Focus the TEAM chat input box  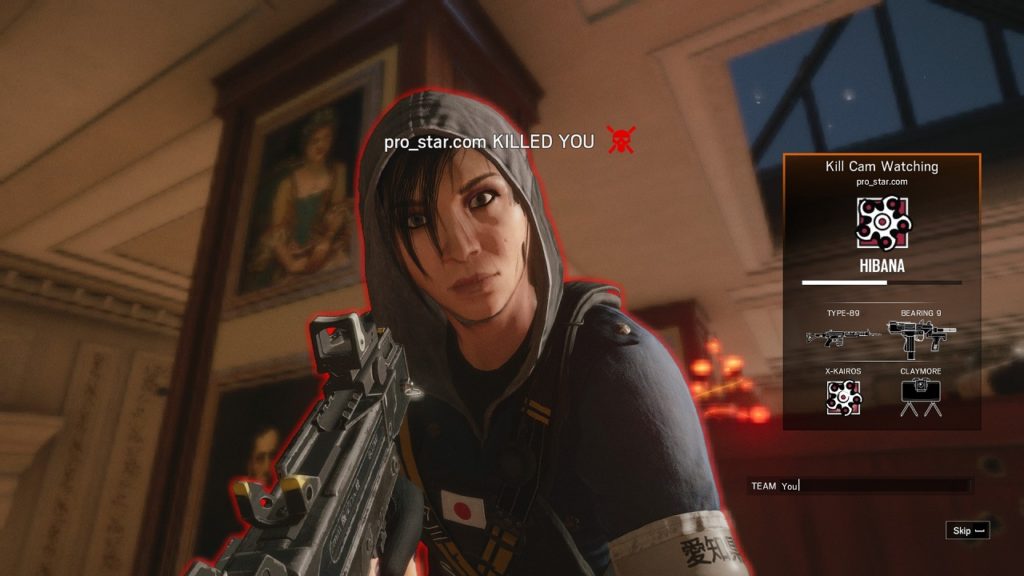tap(860, 486)
